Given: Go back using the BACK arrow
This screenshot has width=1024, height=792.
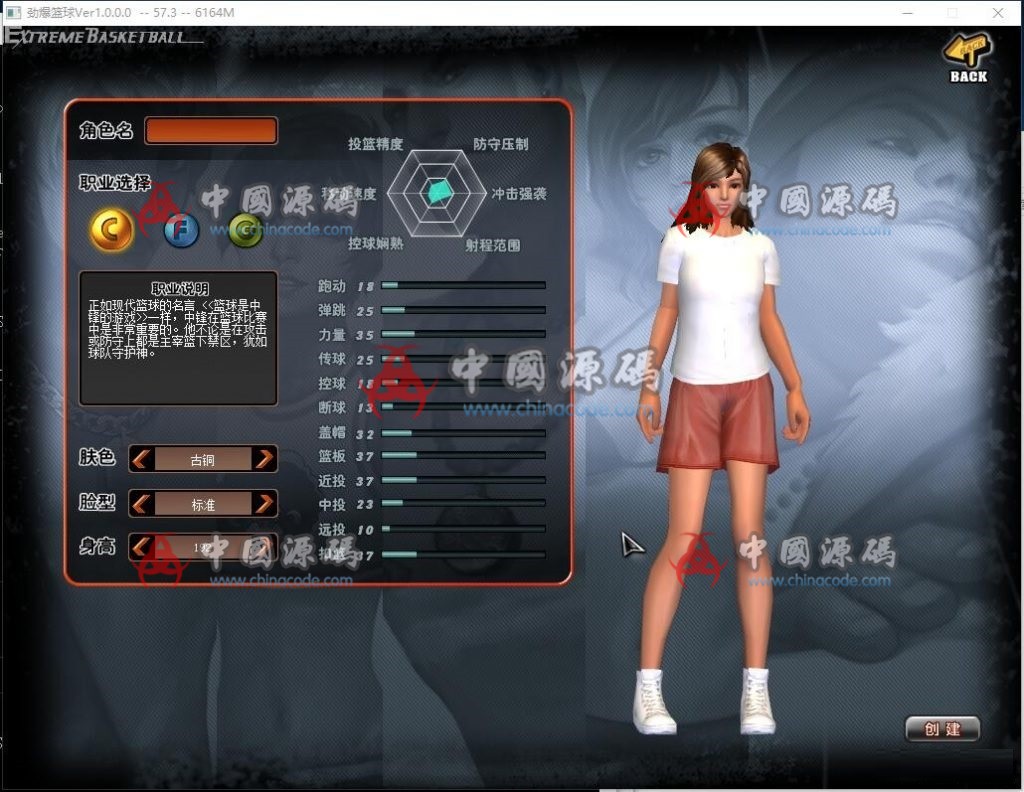Looking at the screenshot, I should [967, 56].
